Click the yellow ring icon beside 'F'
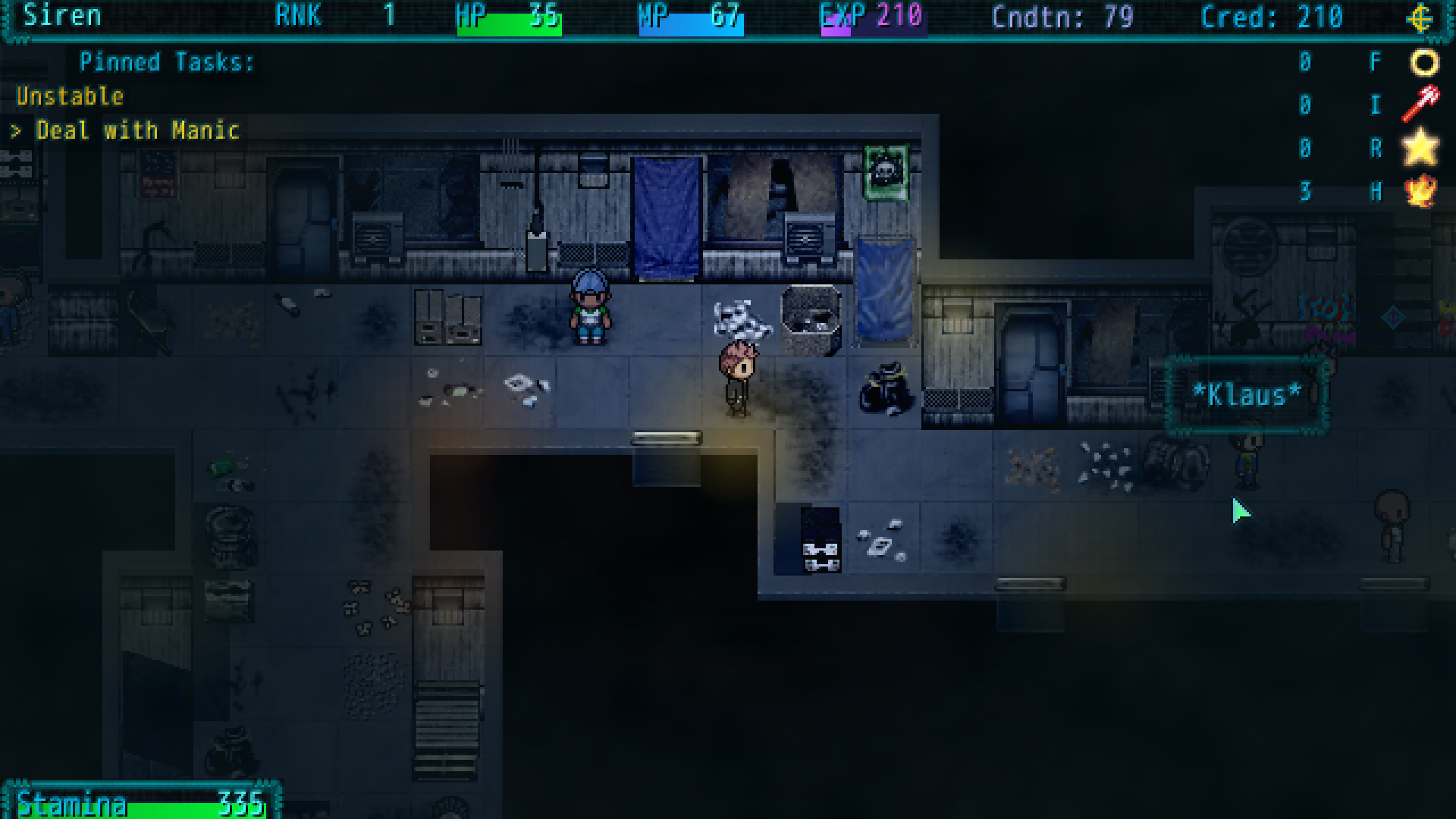 (x=1423, y=62)
